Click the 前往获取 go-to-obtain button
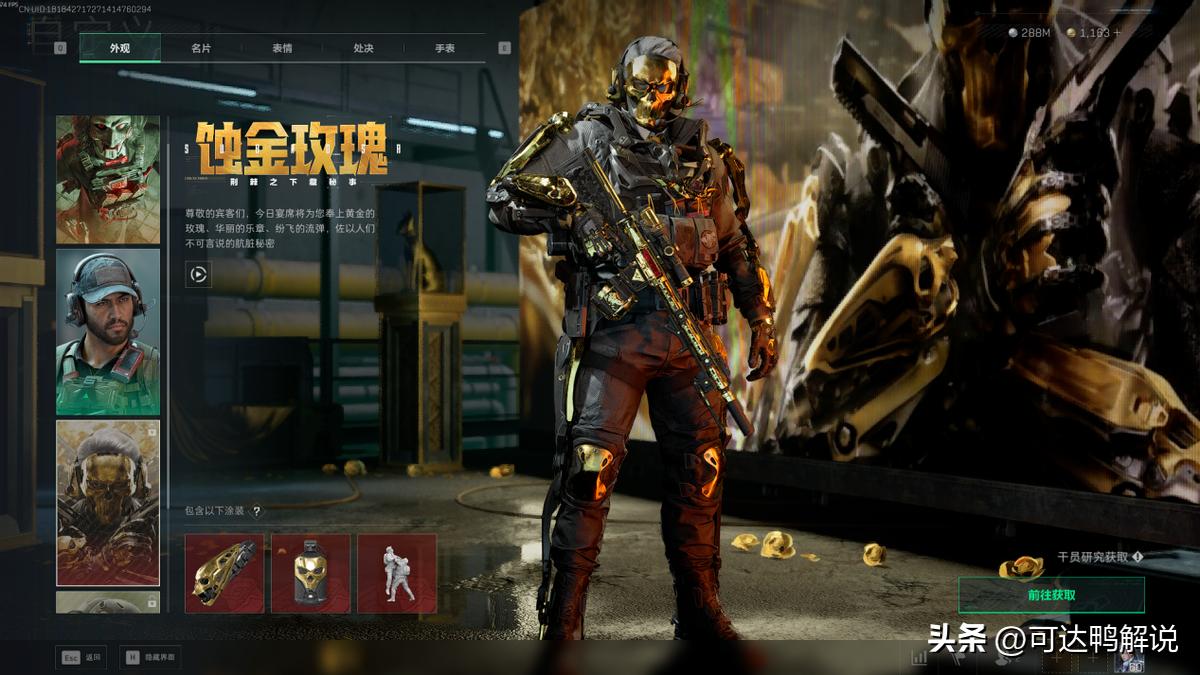The height and width of the screenshot is (675, 1200). pyautogui.click(x=1051, y=595)
